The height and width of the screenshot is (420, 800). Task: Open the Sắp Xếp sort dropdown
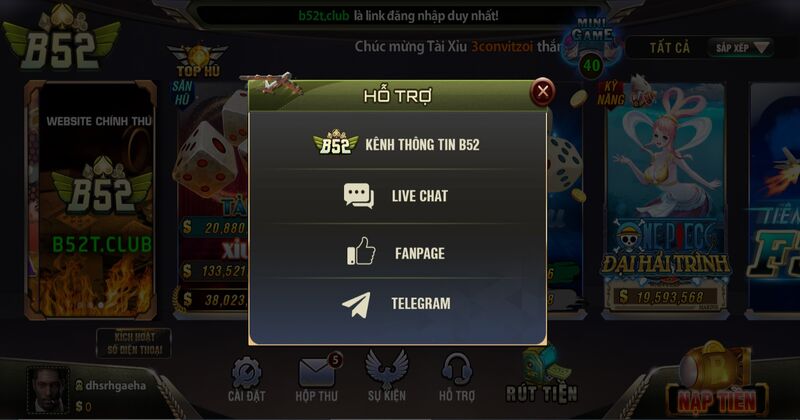click(743, 47)
